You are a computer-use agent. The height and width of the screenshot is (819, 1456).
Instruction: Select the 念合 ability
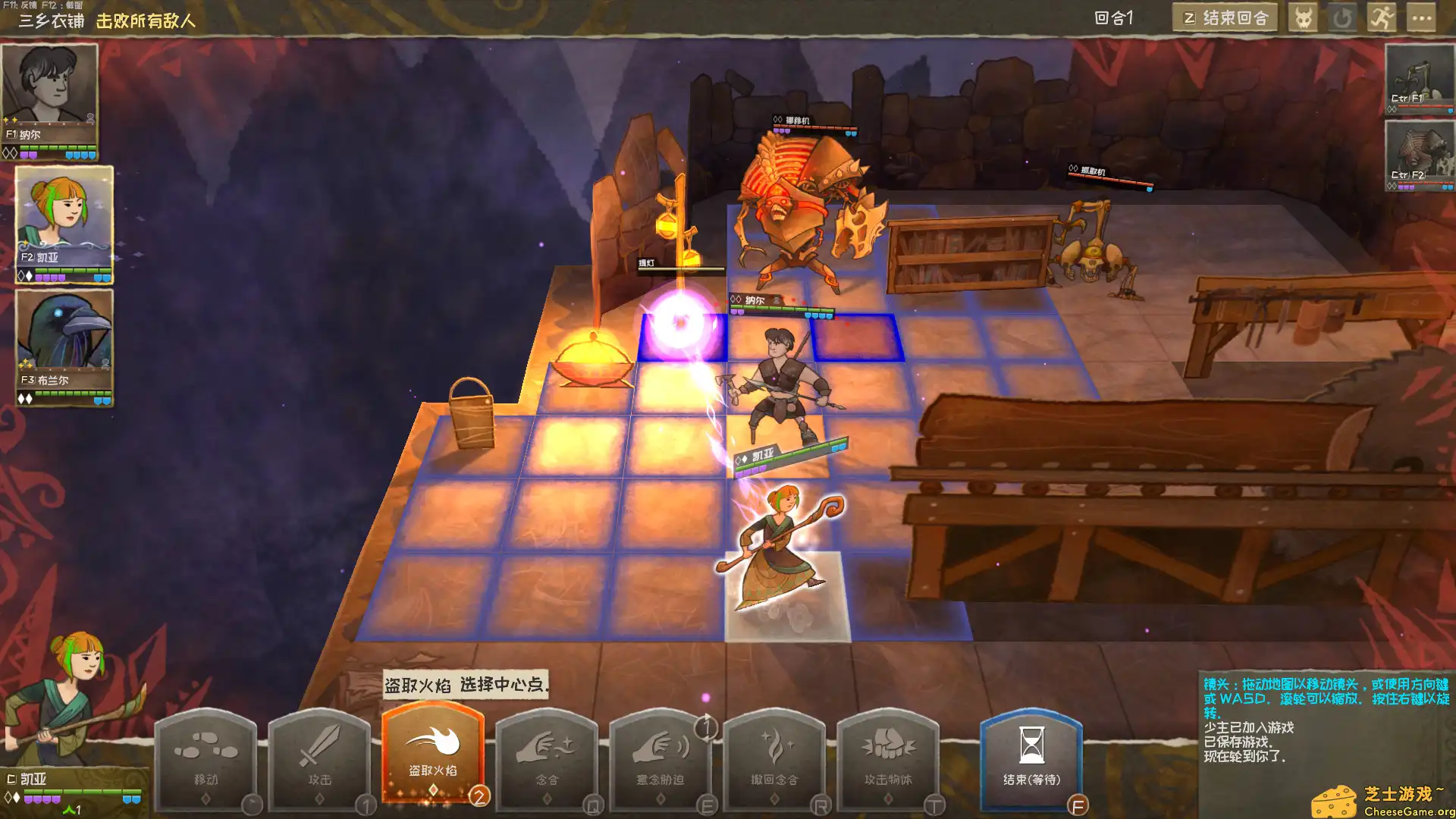coord(546,758)
